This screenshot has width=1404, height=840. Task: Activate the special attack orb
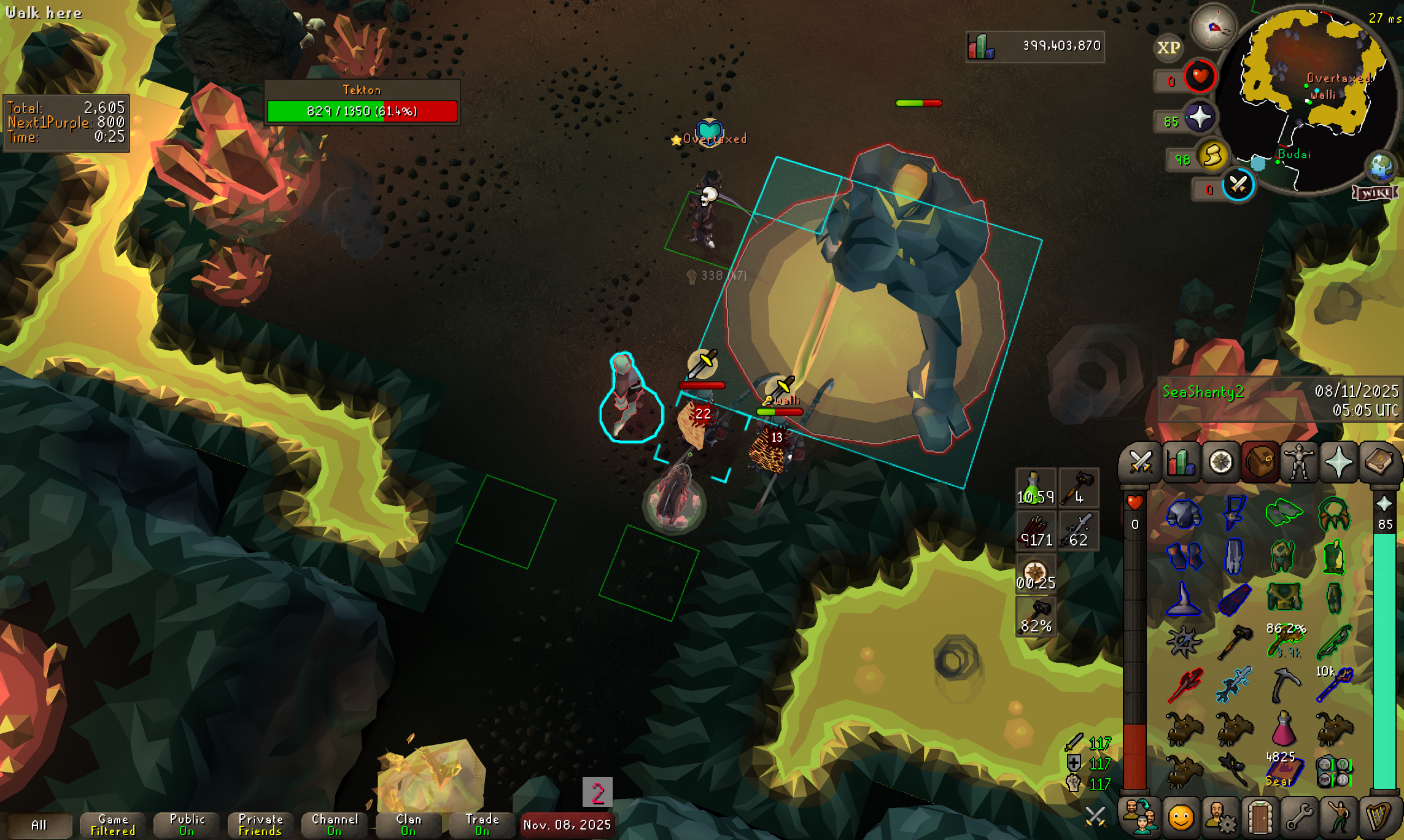[x=1238, y=185]
